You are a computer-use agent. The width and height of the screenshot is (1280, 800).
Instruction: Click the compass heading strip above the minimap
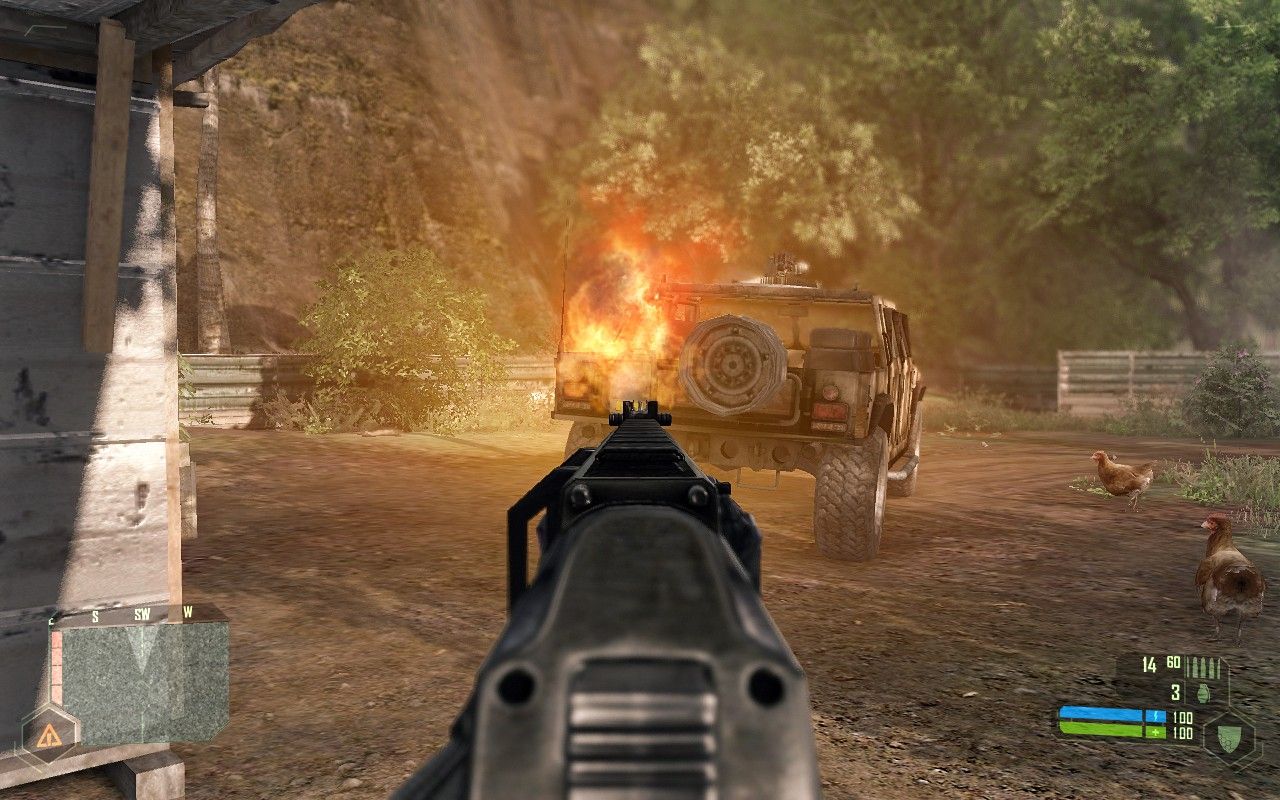(x=140, y=614)
